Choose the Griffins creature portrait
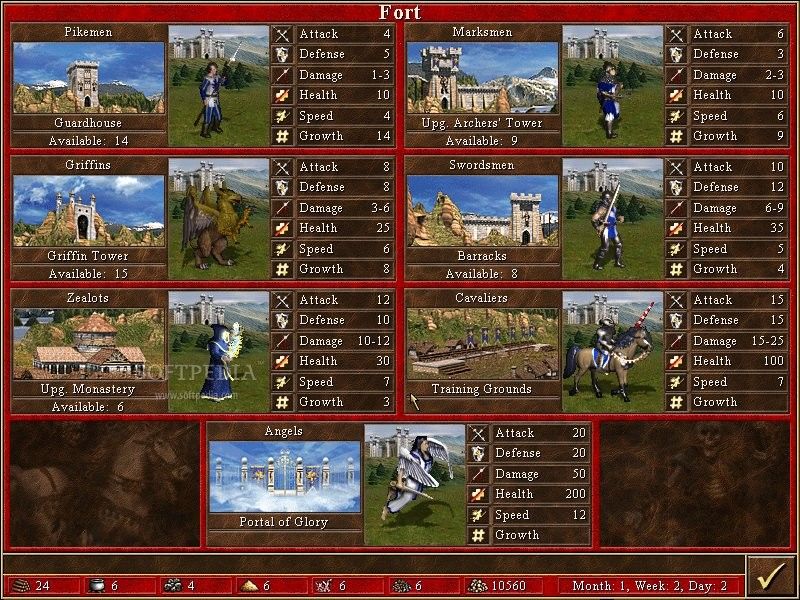The height and width of the screenshot is (600, 800). (218, 219)
